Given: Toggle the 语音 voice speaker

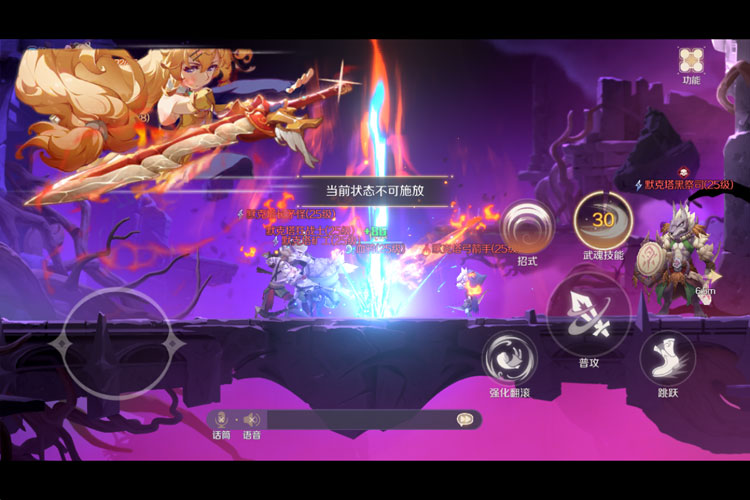Looking at the screenshot, I should pyautogui.click(x=251, y=420).
